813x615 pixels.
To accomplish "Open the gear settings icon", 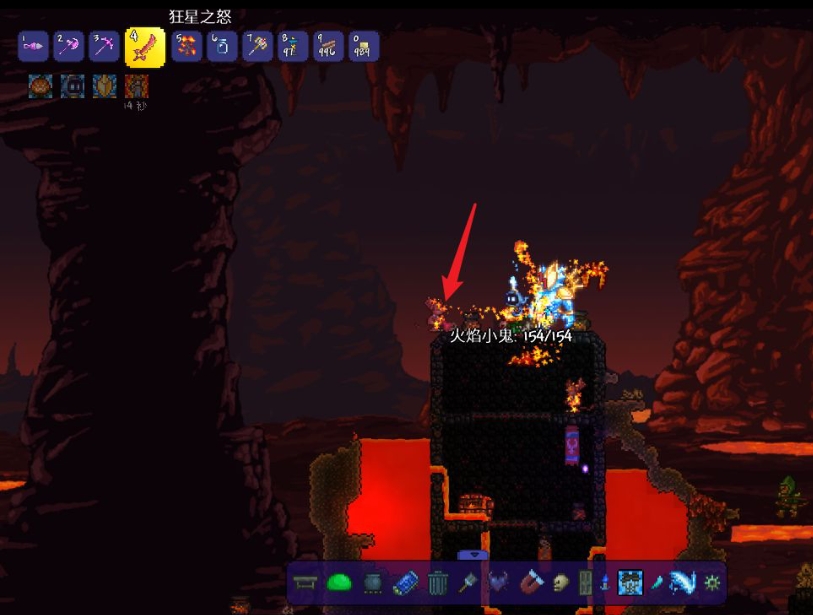I will click(712, 582).
